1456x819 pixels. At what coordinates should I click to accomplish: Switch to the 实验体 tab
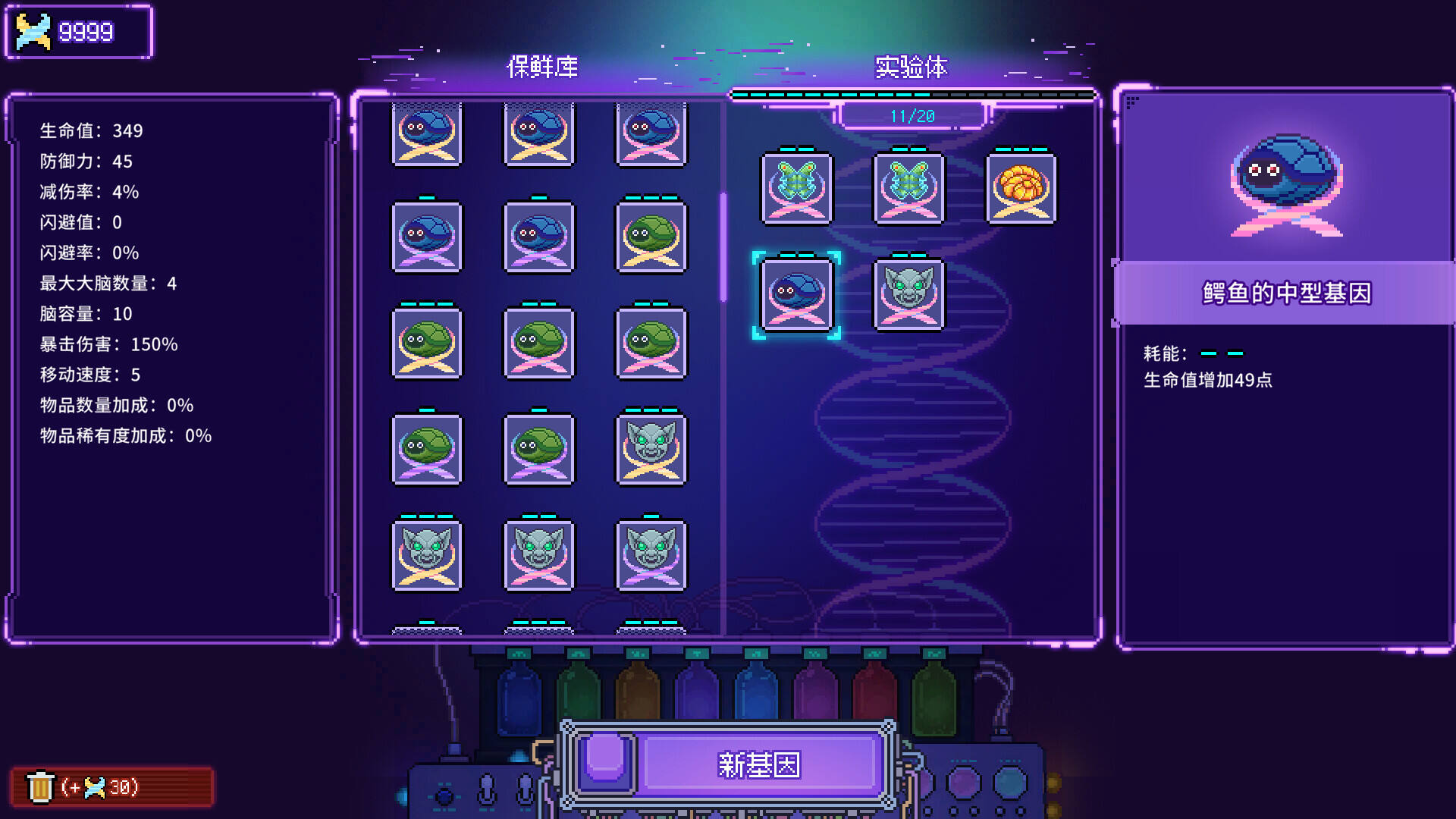(912, 67)
